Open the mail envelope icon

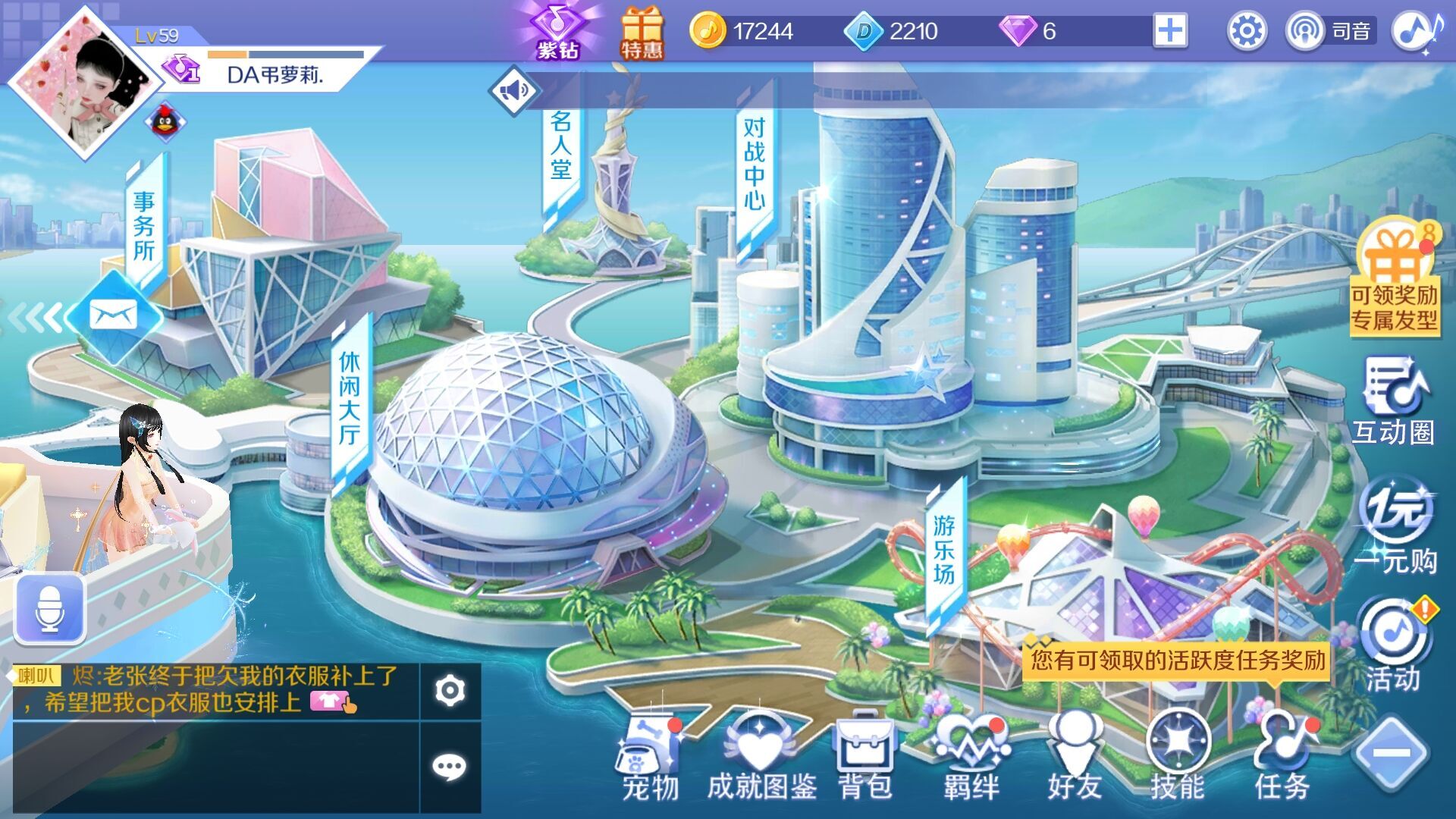click(x=113, y=314)
